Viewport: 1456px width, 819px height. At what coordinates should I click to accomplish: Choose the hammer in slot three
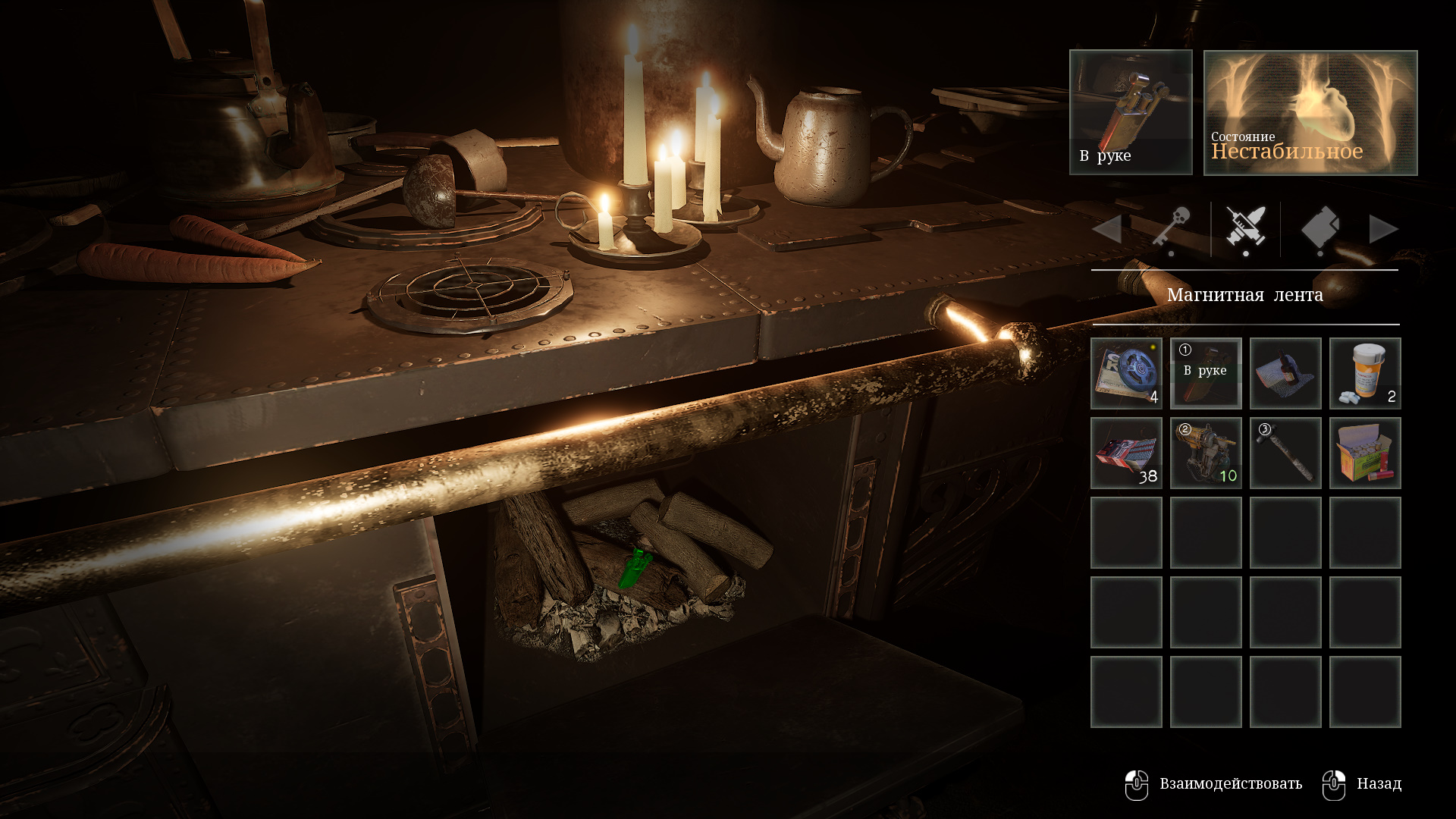1285,453
